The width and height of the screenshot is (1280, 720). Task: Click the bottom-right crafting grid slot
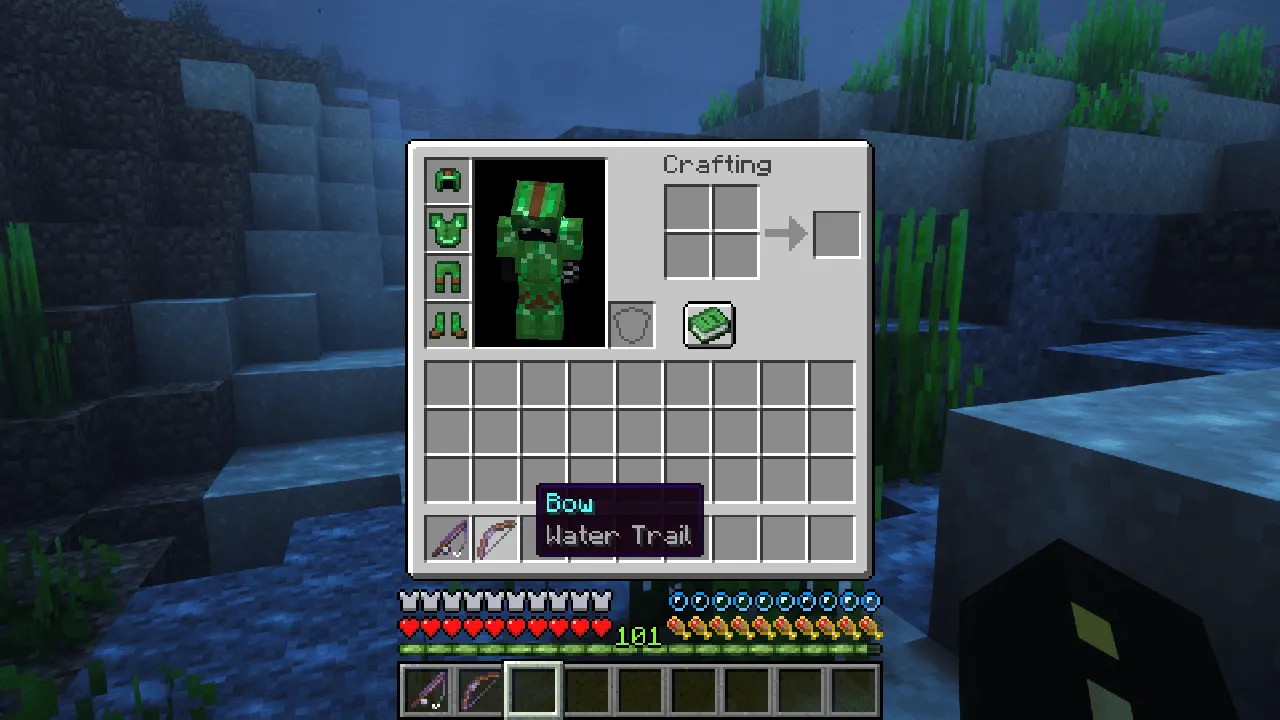click(x=734, y=255)
